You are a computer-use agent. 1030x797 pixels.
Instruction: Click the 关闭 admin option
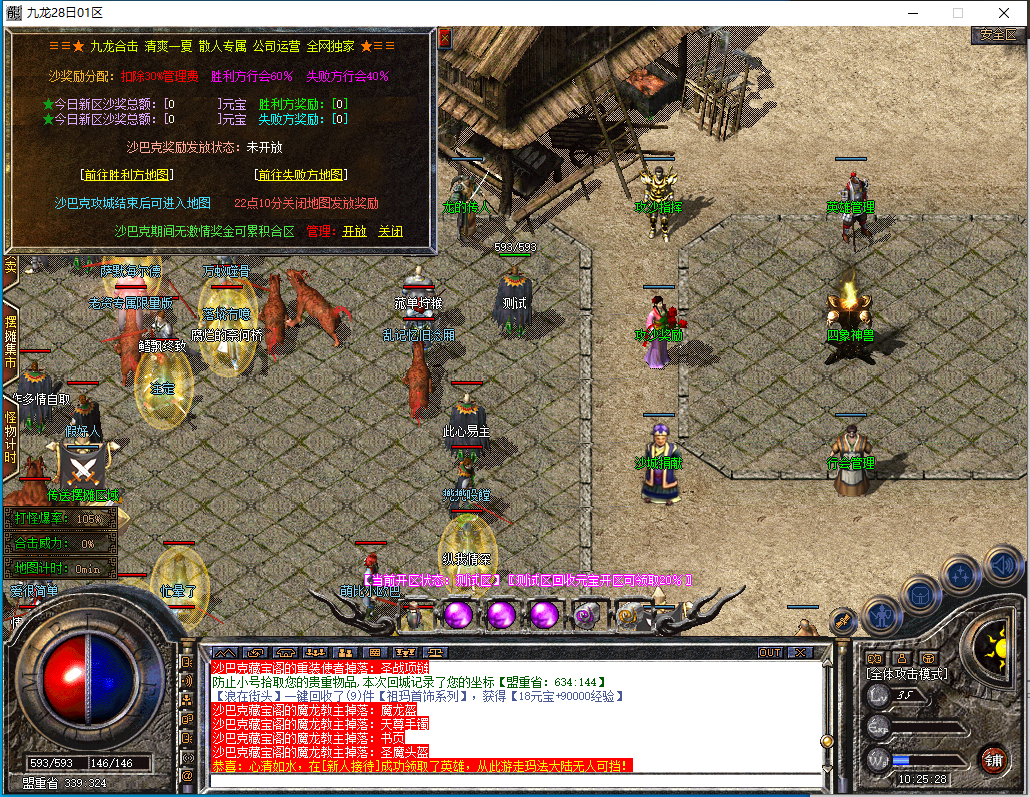(x=390, y=231)
